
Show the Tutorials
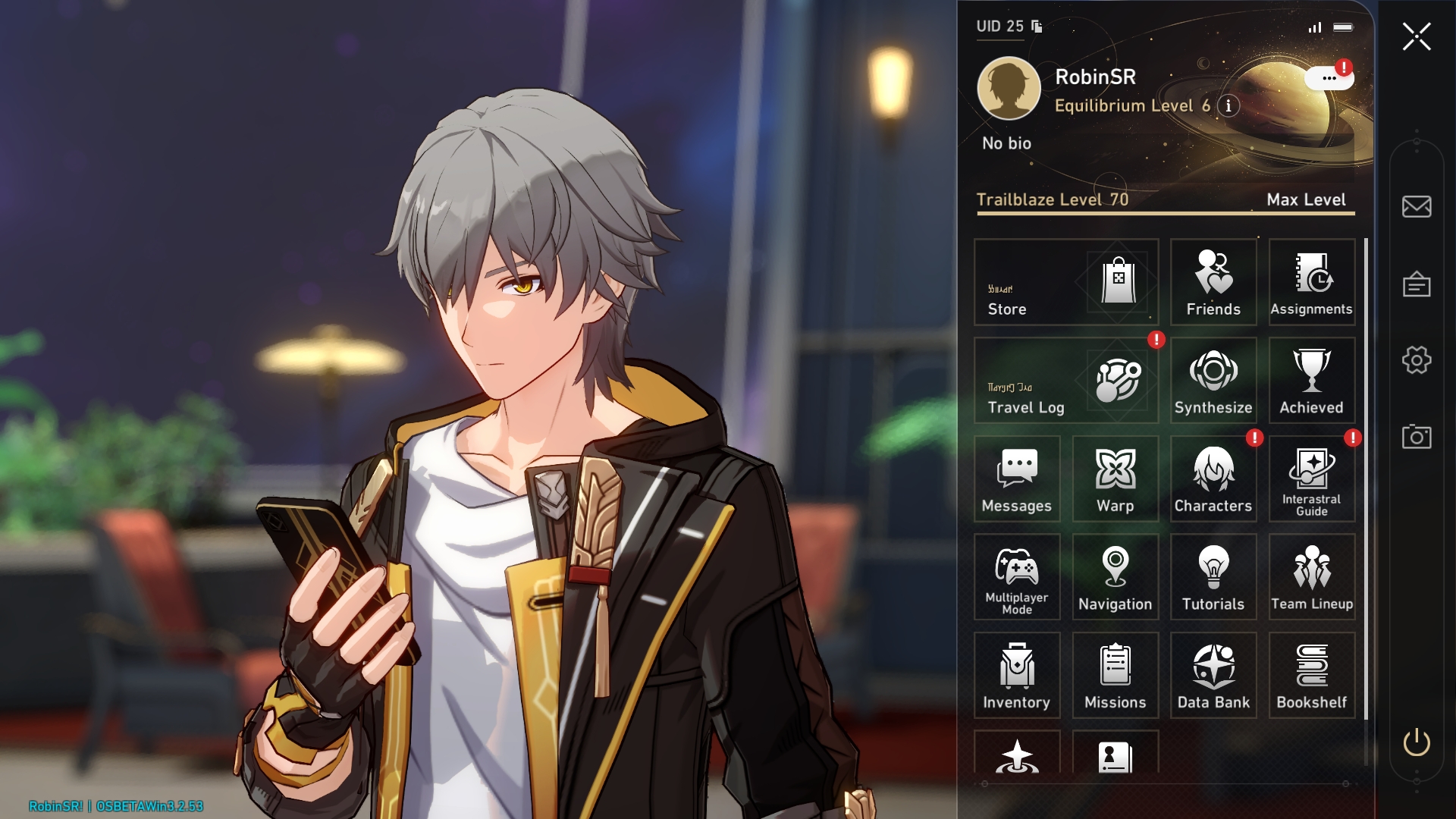1213,577
